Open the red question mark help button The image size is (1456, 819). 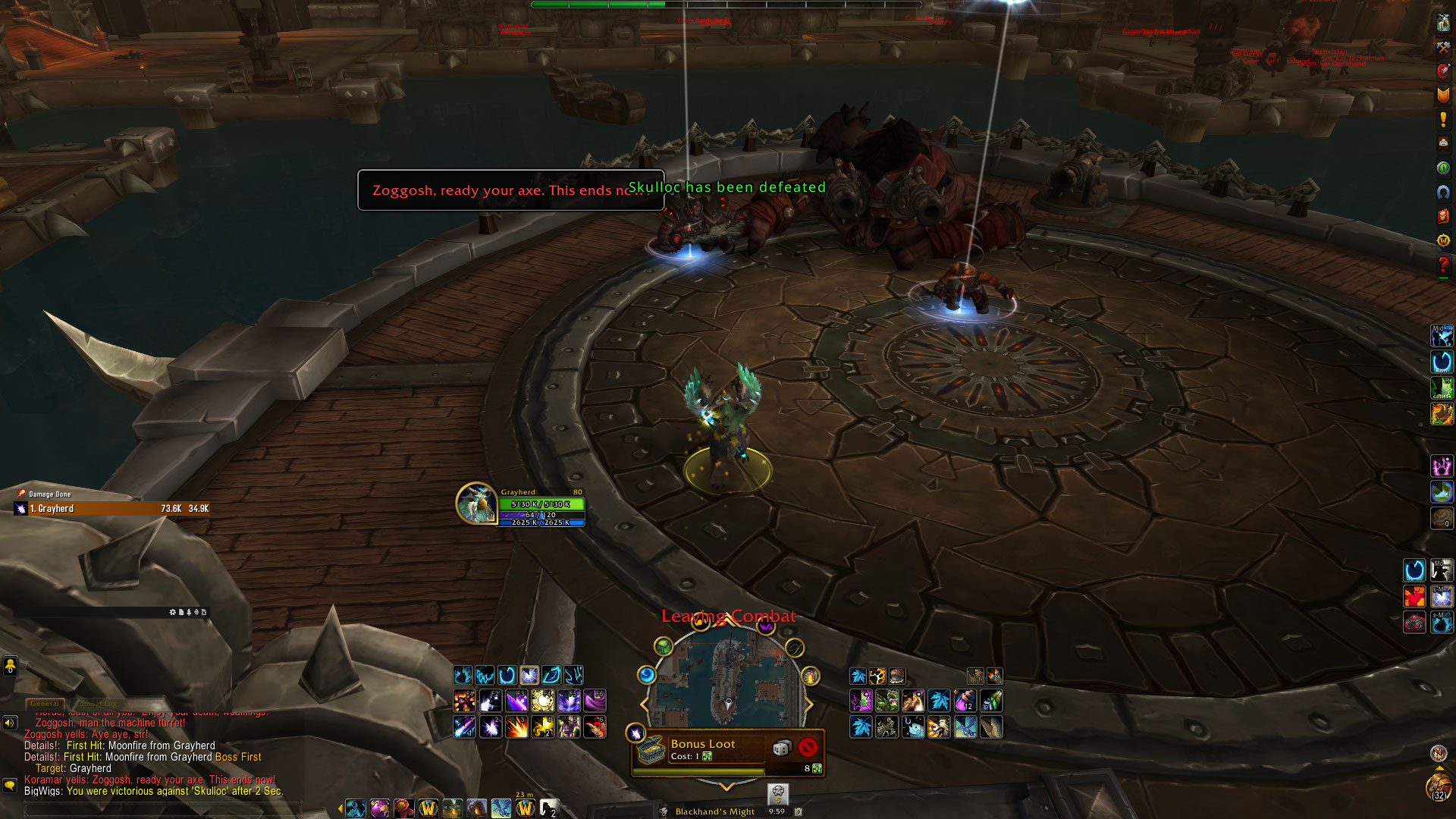pyautogui.click(x=1443, y=265)
